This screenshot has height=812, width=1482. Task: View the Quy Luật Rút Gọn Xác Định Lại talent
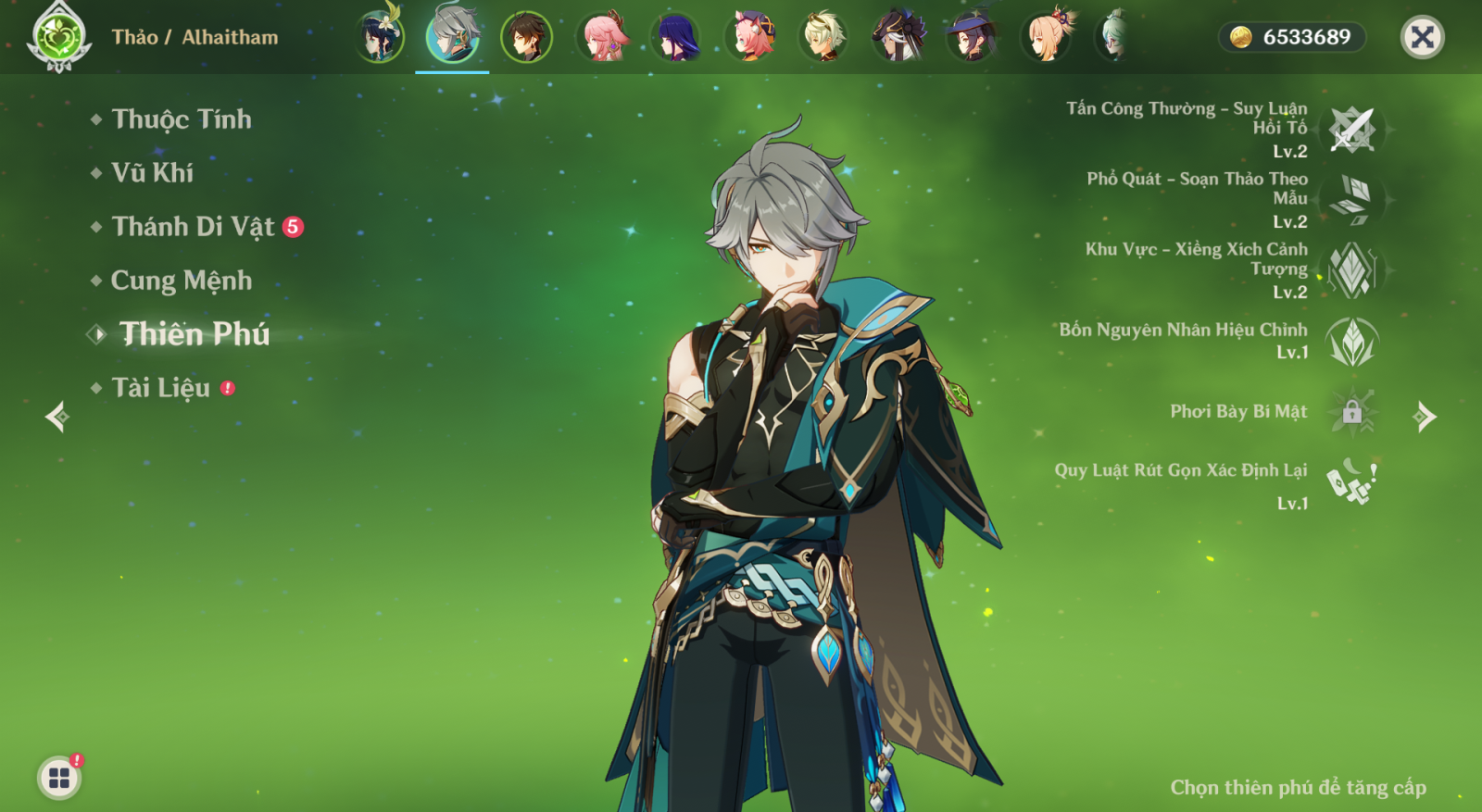point(1351,482)
